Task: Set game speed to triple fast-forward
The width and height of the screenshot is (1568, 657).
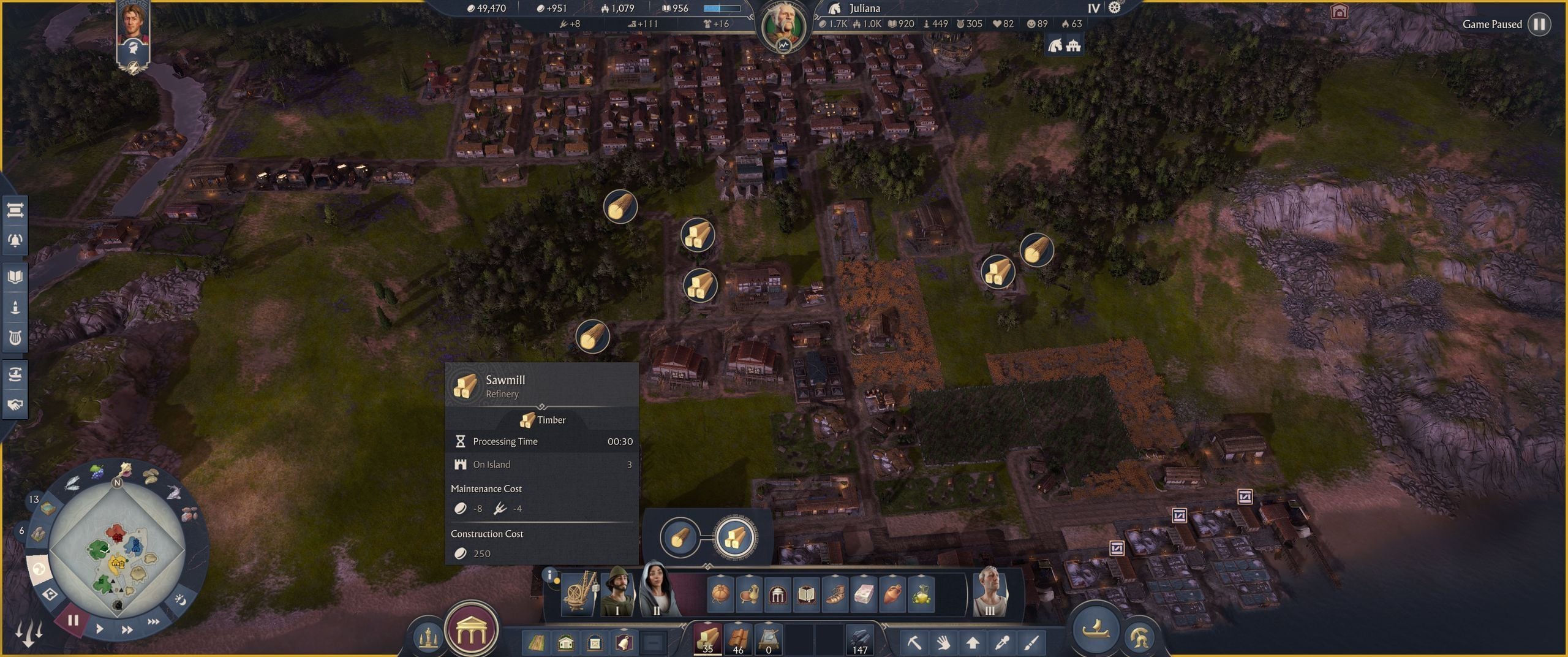Action: pos(154,621)
